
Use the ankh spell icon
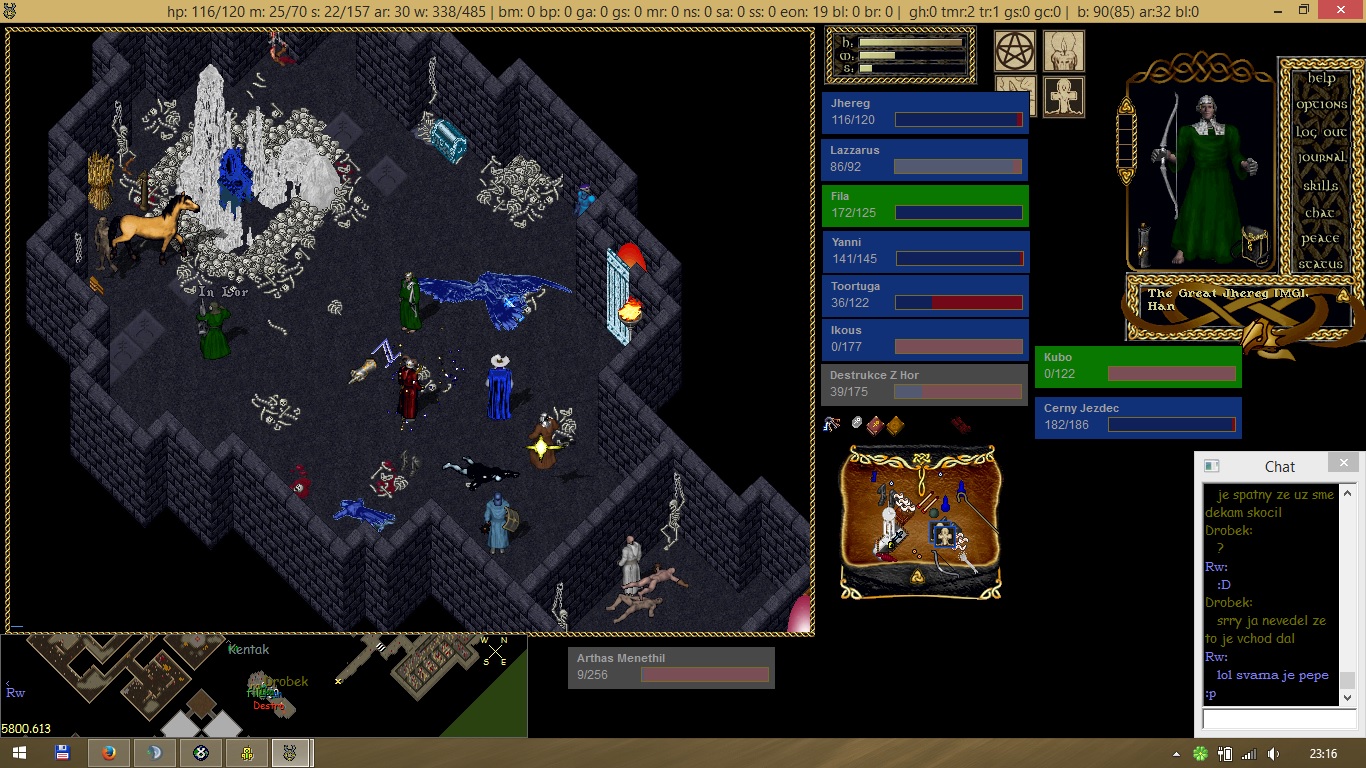1064,97
